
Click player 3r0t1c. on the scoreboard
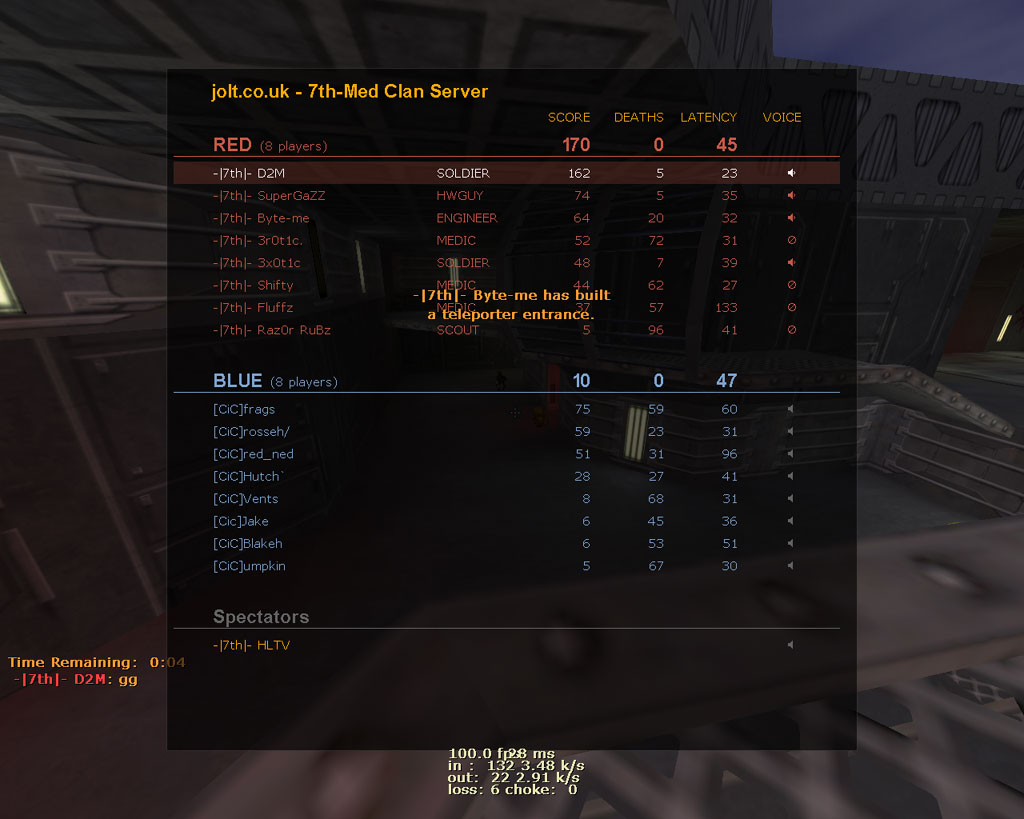pos(258,241)
